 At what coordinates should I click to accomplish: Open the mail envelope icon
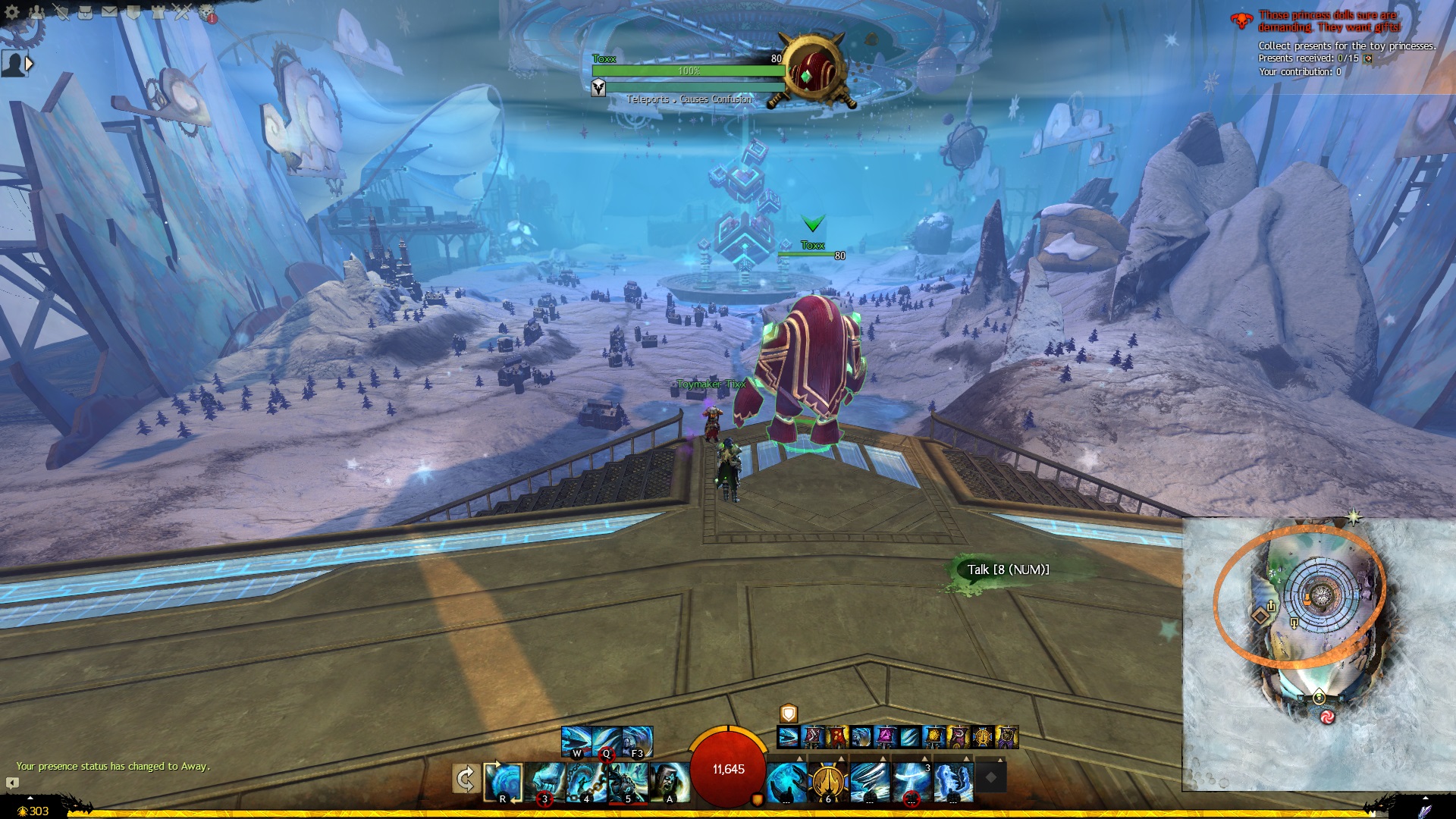109,12
